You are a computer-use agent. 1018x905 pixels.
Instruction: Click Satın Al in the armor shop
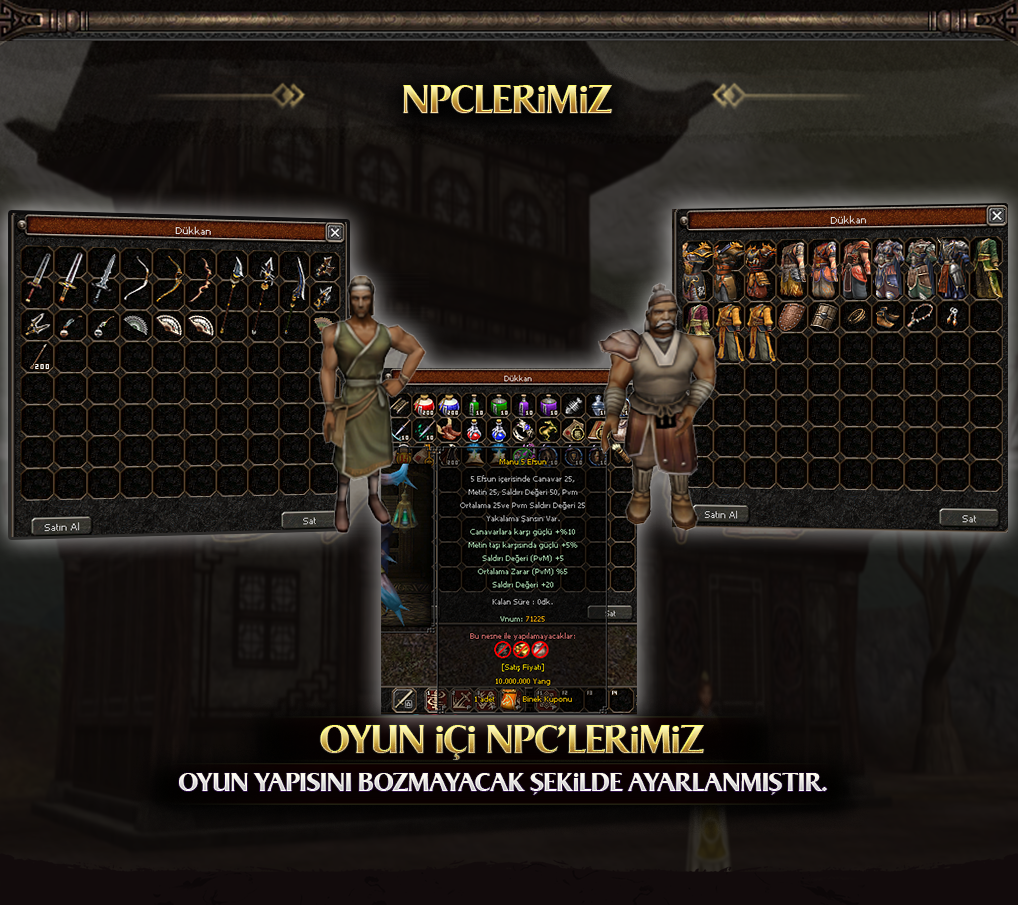721,515
